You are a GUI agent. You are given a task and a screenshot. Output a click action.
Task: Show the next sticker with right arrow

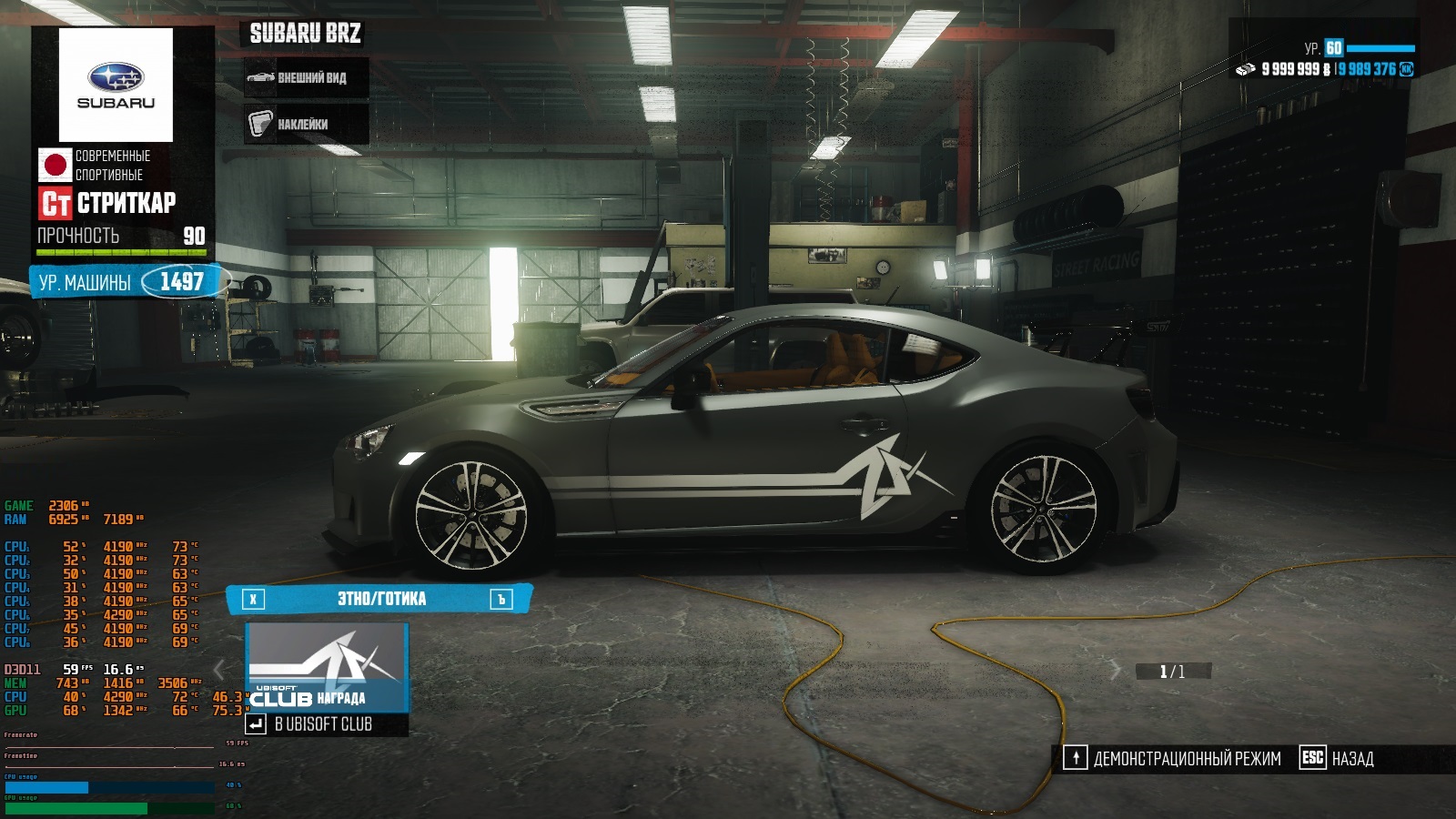click(x=1116, y=672)
